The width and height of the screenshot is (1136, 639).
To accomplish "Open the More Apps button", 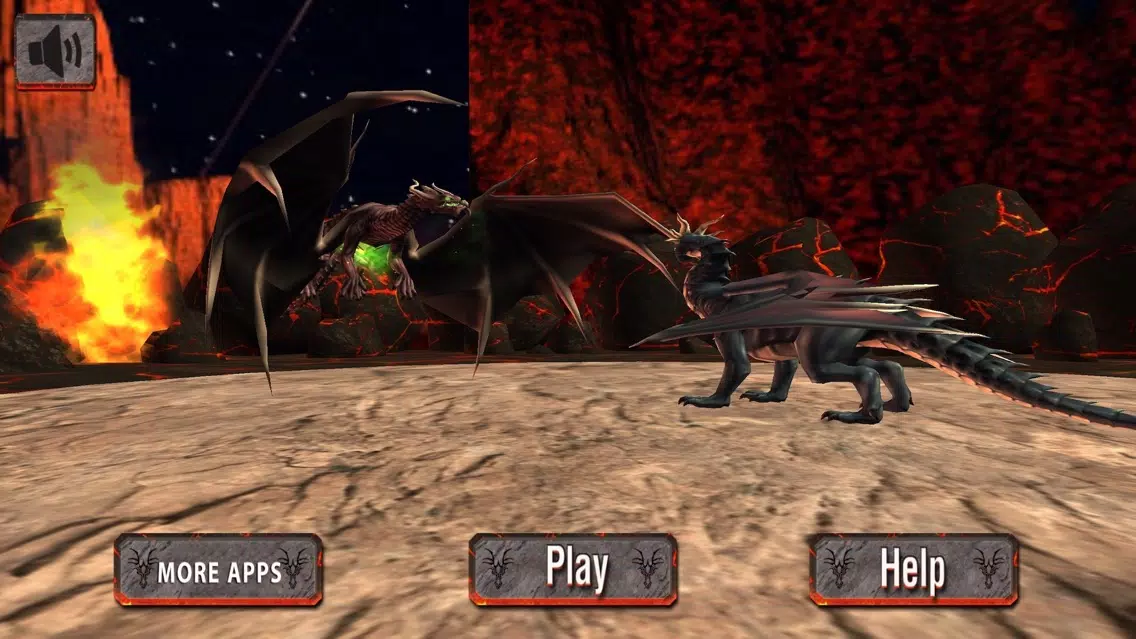I will (x=218, y=570).
